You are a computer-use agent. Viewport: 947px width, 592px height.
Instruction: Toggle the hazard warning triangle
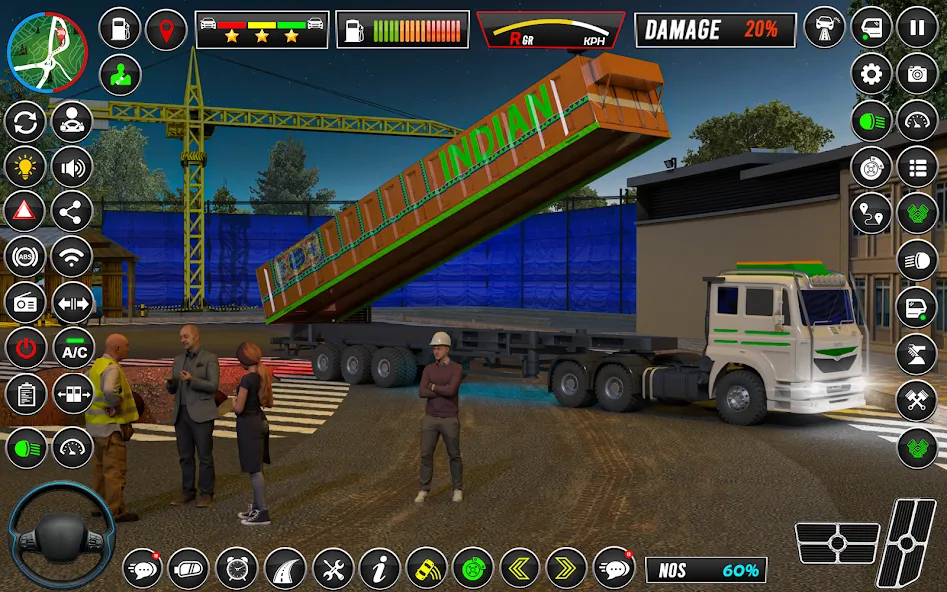26,211
